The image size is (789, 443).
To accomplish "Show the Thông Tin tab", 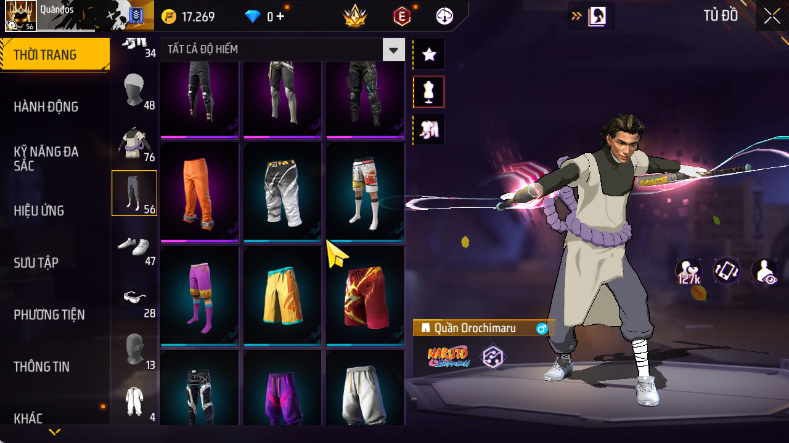I will (42, 366).
